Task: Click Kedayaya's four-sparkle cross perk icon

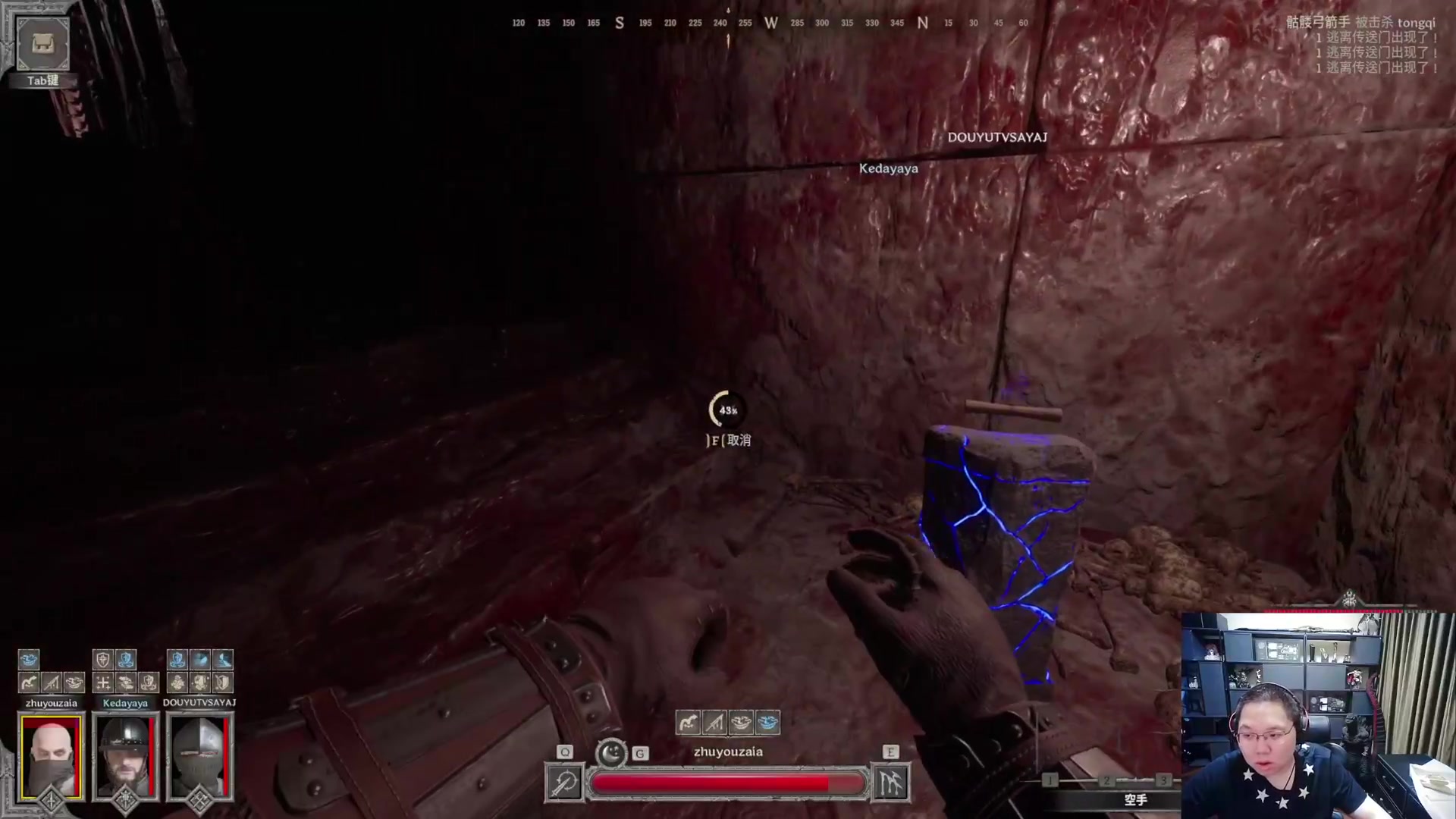Action: click(103, 682)
